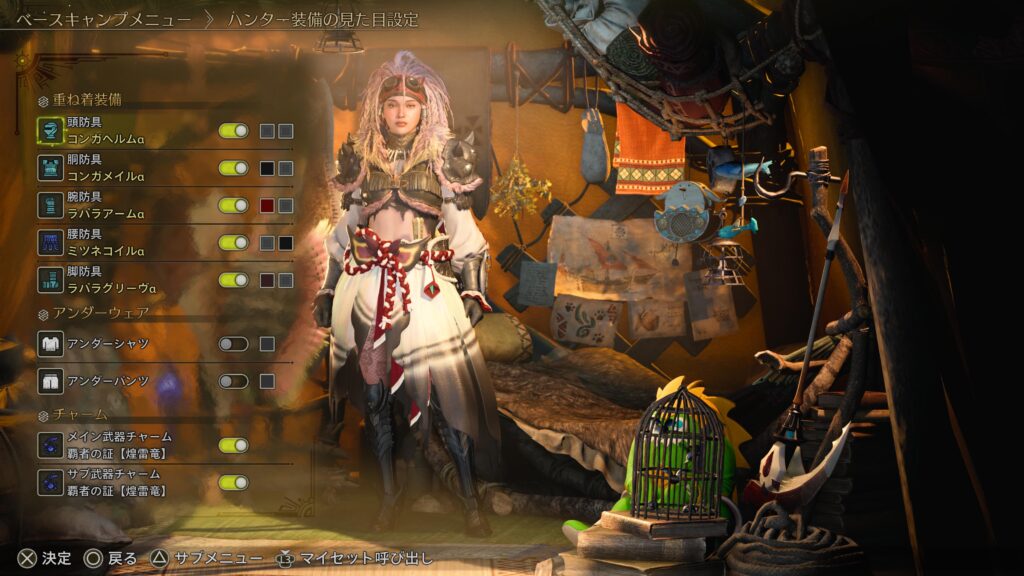This screenshot has height=576, width=1024.
Task: Open the メイン武器チャーム main weapon charm entry
Action: (x=118, y=445)
